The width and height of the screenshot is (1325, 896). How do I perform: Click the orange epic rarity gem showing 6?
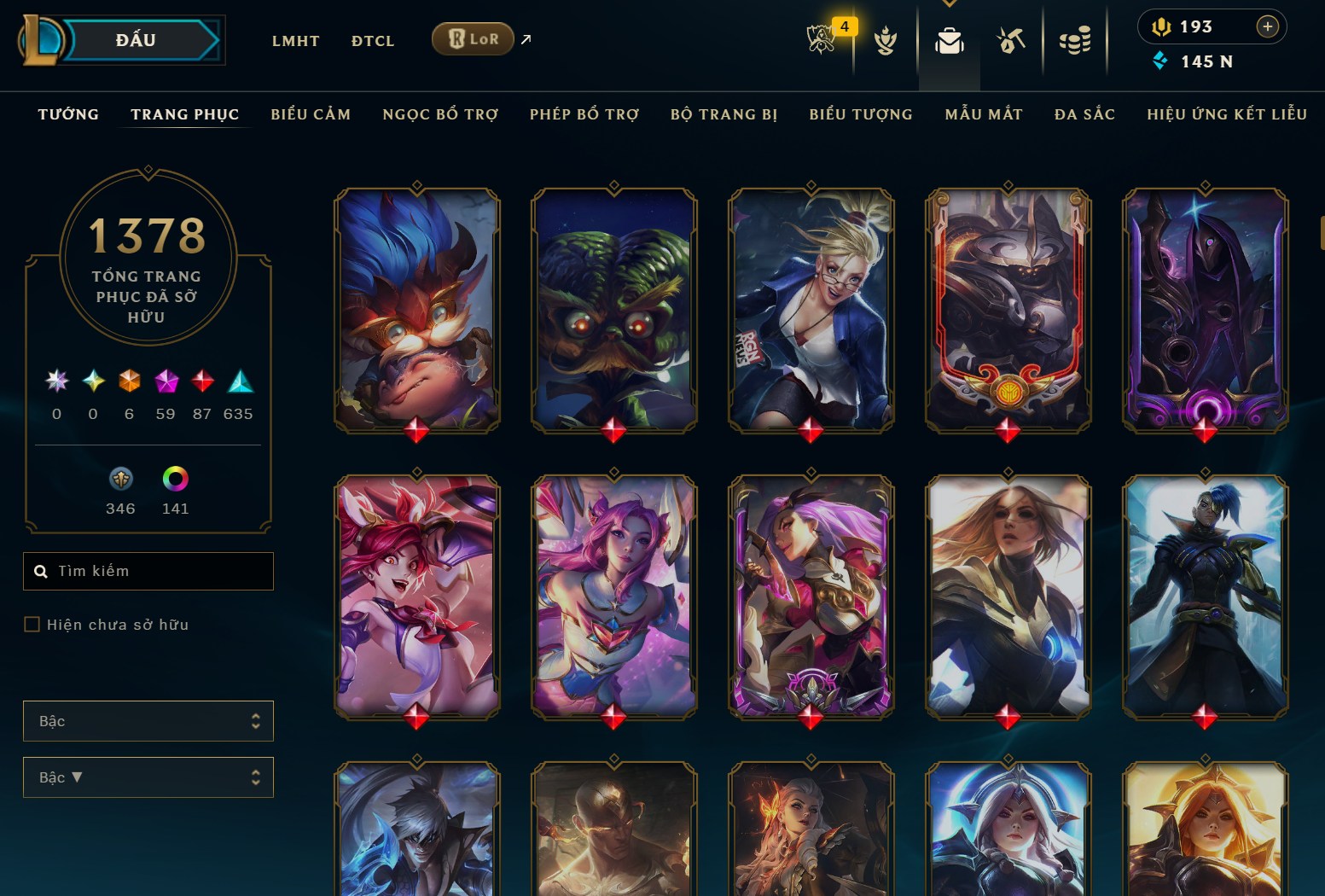pos(129,382)
